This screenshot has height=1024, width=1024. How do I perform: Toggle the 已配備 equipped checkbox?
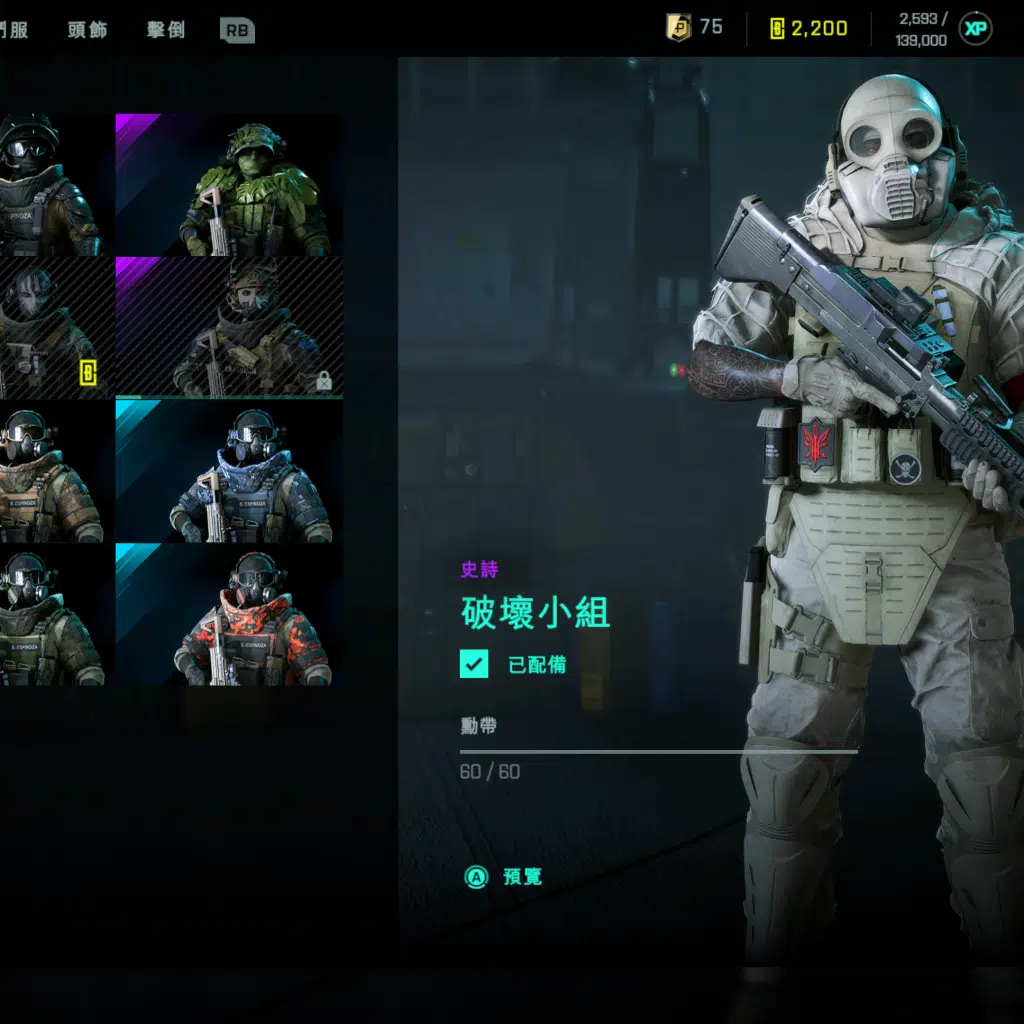474,664
